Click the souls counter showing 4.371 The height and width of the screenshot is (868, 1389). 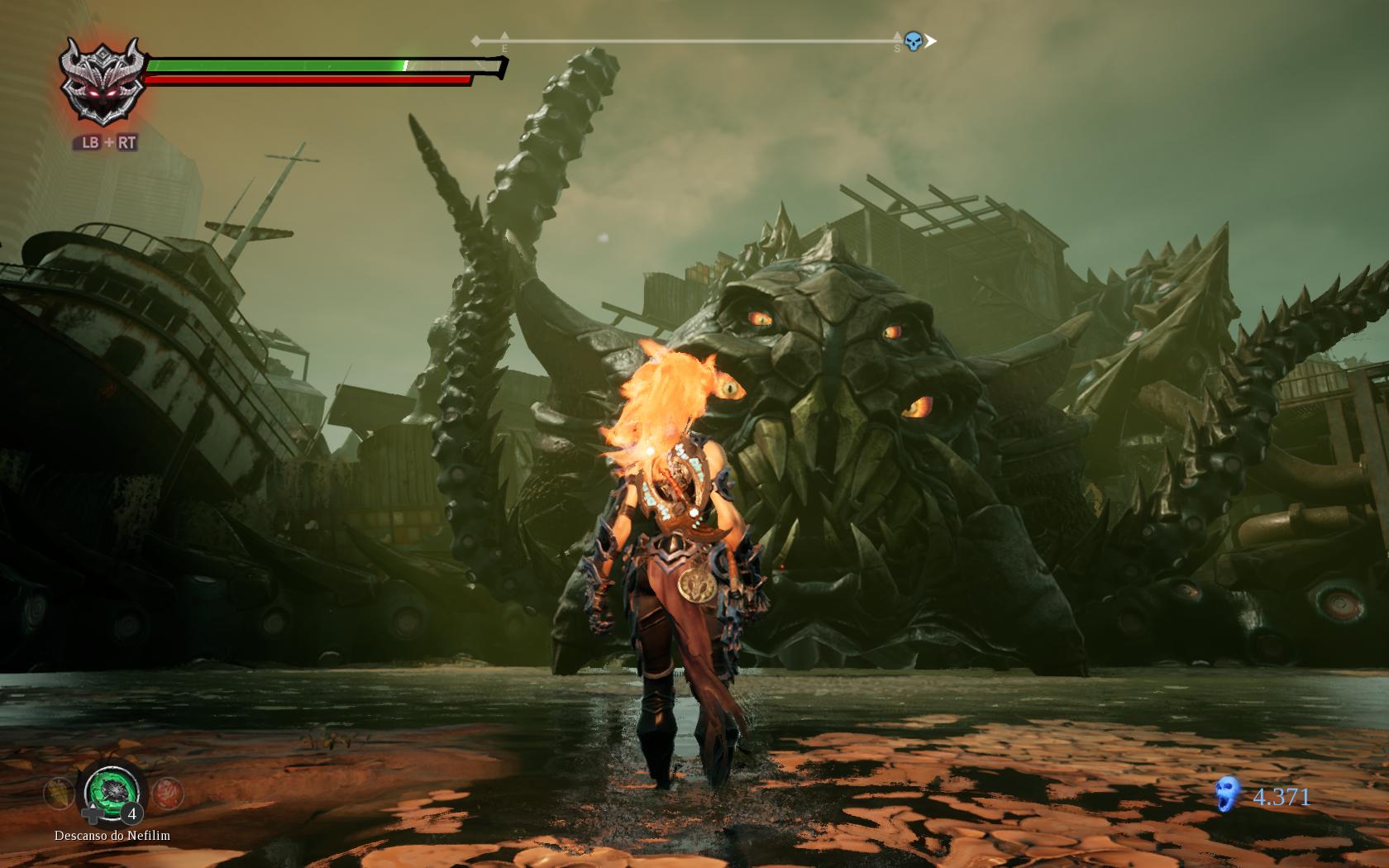(1281, 797)
